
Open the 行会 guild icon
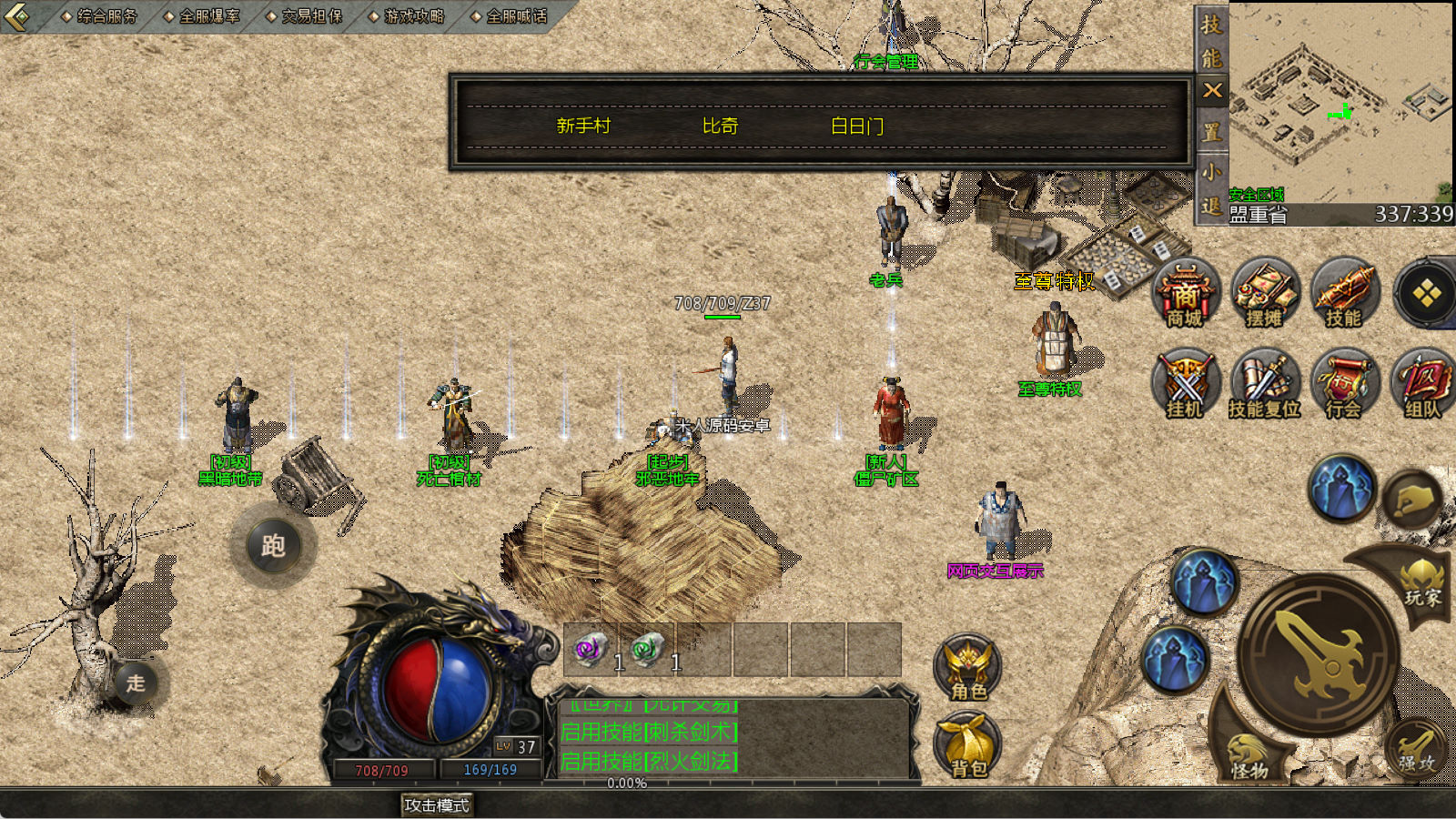1344,384
